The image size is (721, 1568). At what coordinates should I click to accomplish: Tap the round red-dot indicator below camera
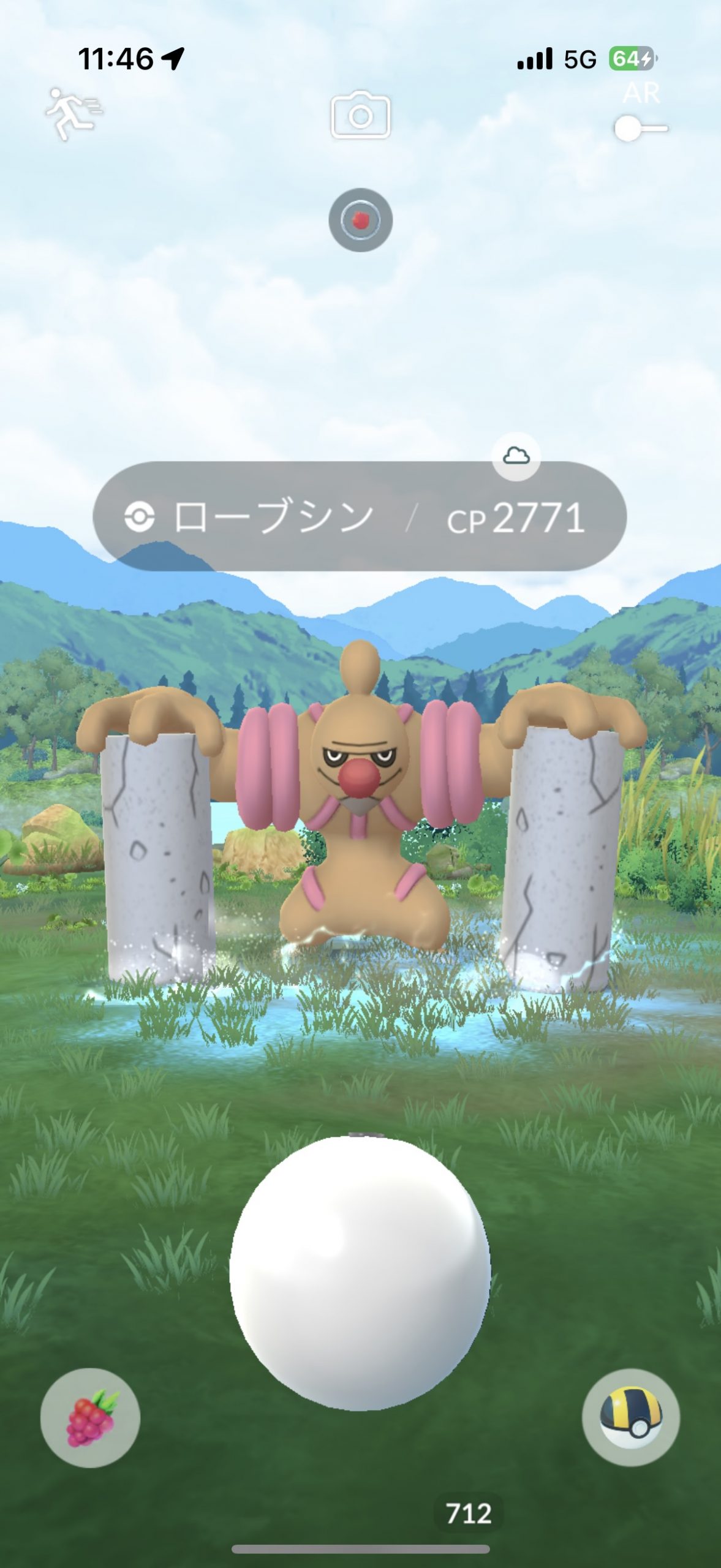click(x=360, y=220)
